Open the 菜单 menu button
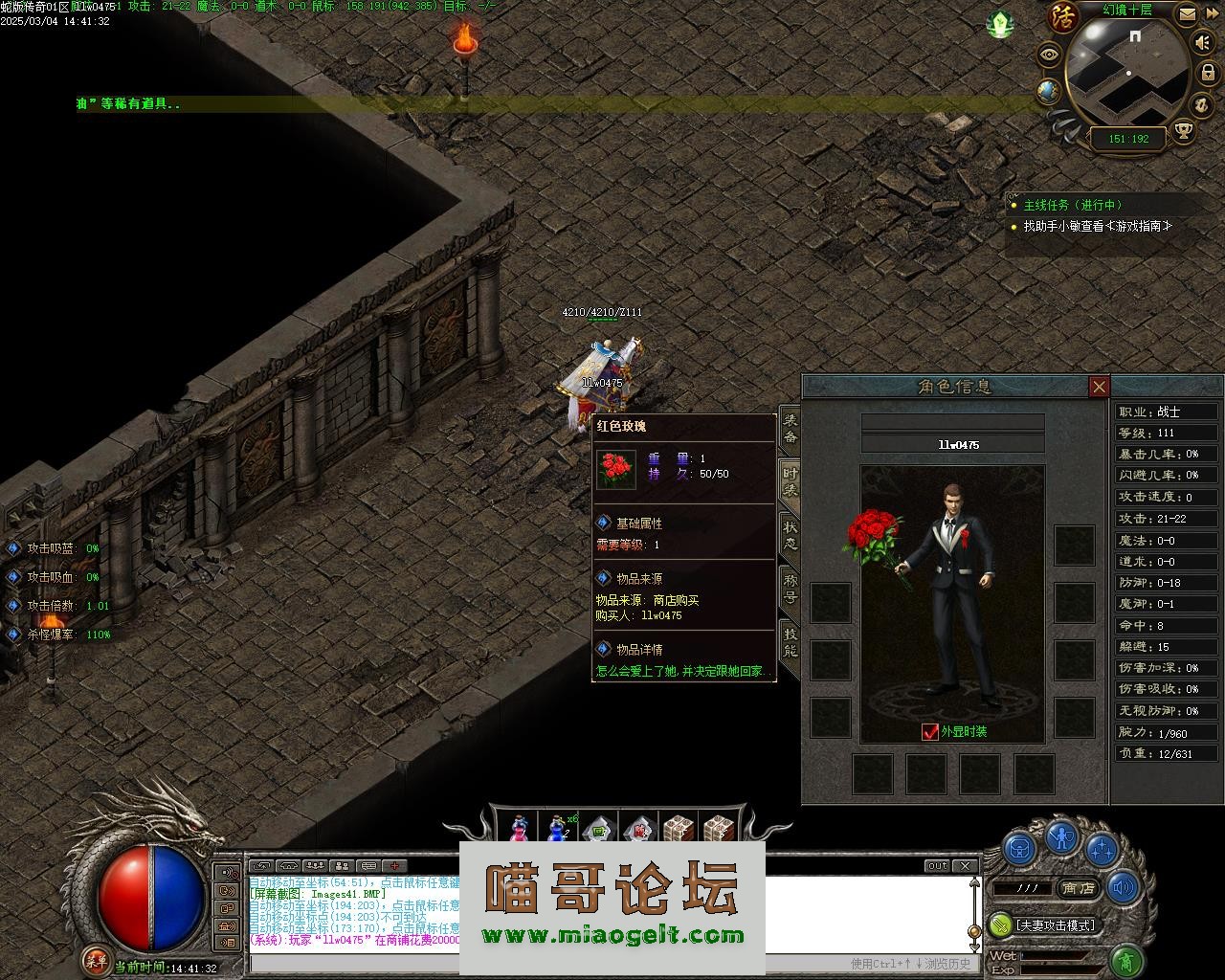This screenshot has width=1225, height=980. tap(96, 959)
